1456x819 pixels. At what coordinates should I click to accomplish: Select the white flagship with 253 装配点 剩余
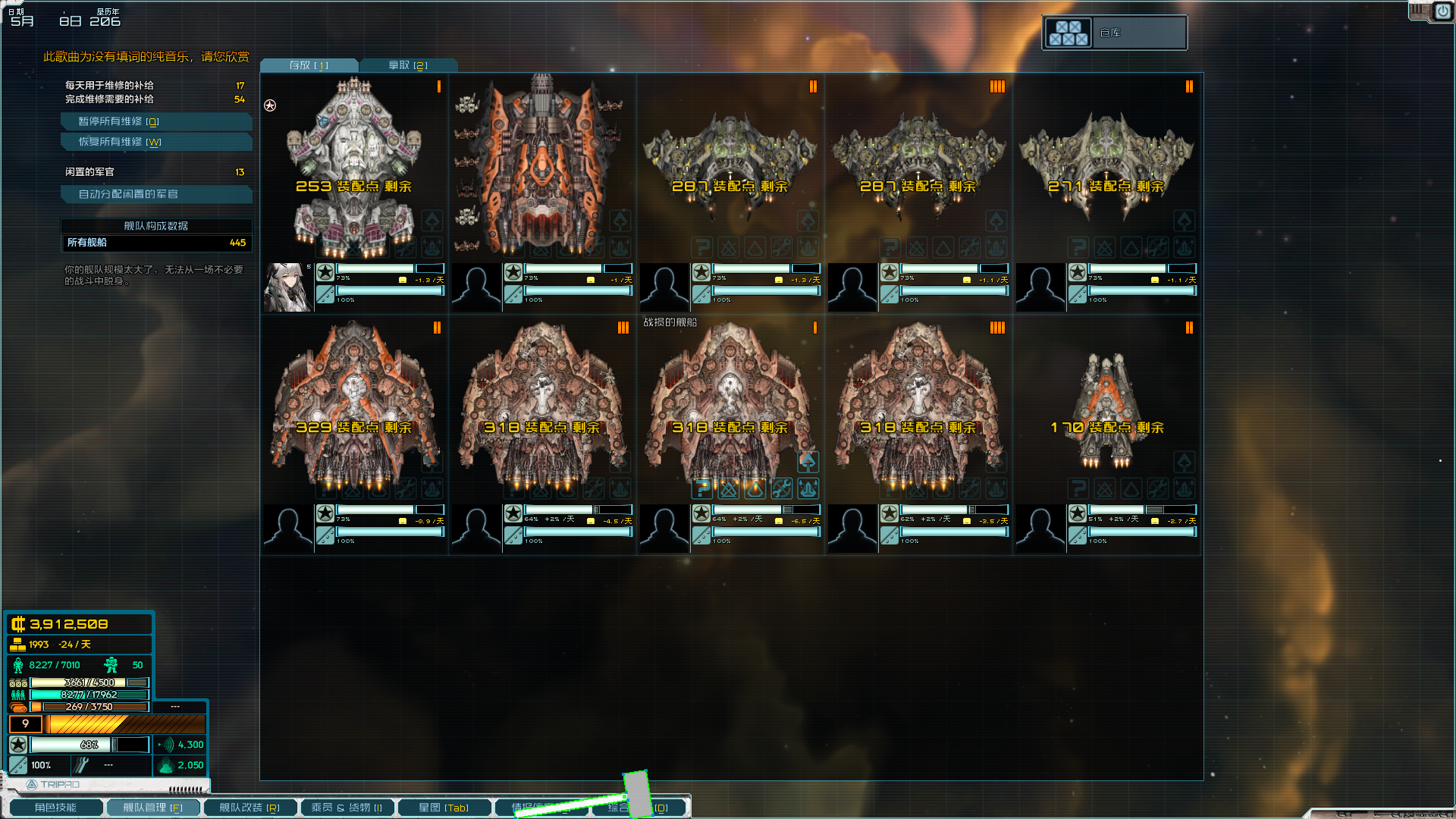pos(353,167)
